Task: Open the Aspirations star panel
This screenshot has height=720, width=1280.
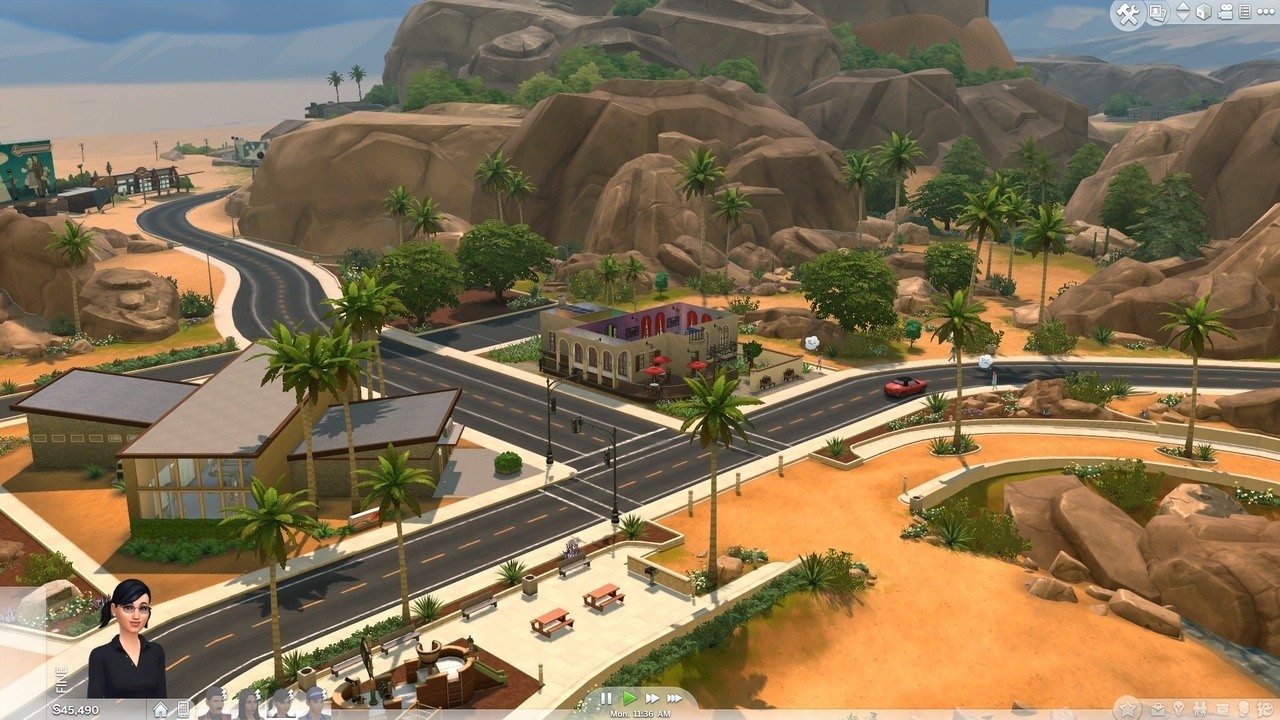Action: (x=1128, y=708)
